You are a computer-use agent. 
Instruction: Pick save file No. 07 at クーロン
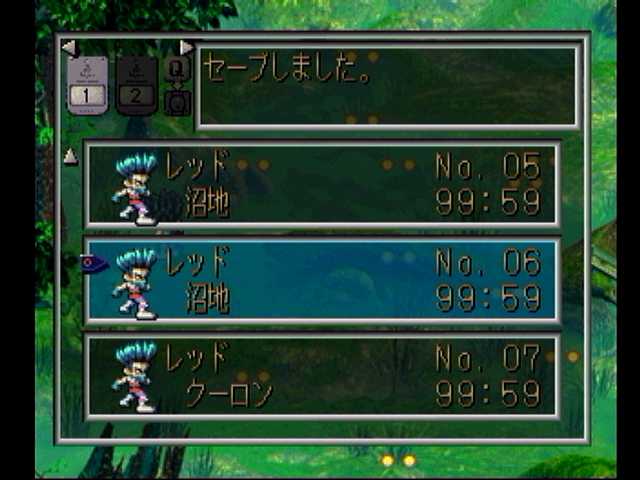322,376
